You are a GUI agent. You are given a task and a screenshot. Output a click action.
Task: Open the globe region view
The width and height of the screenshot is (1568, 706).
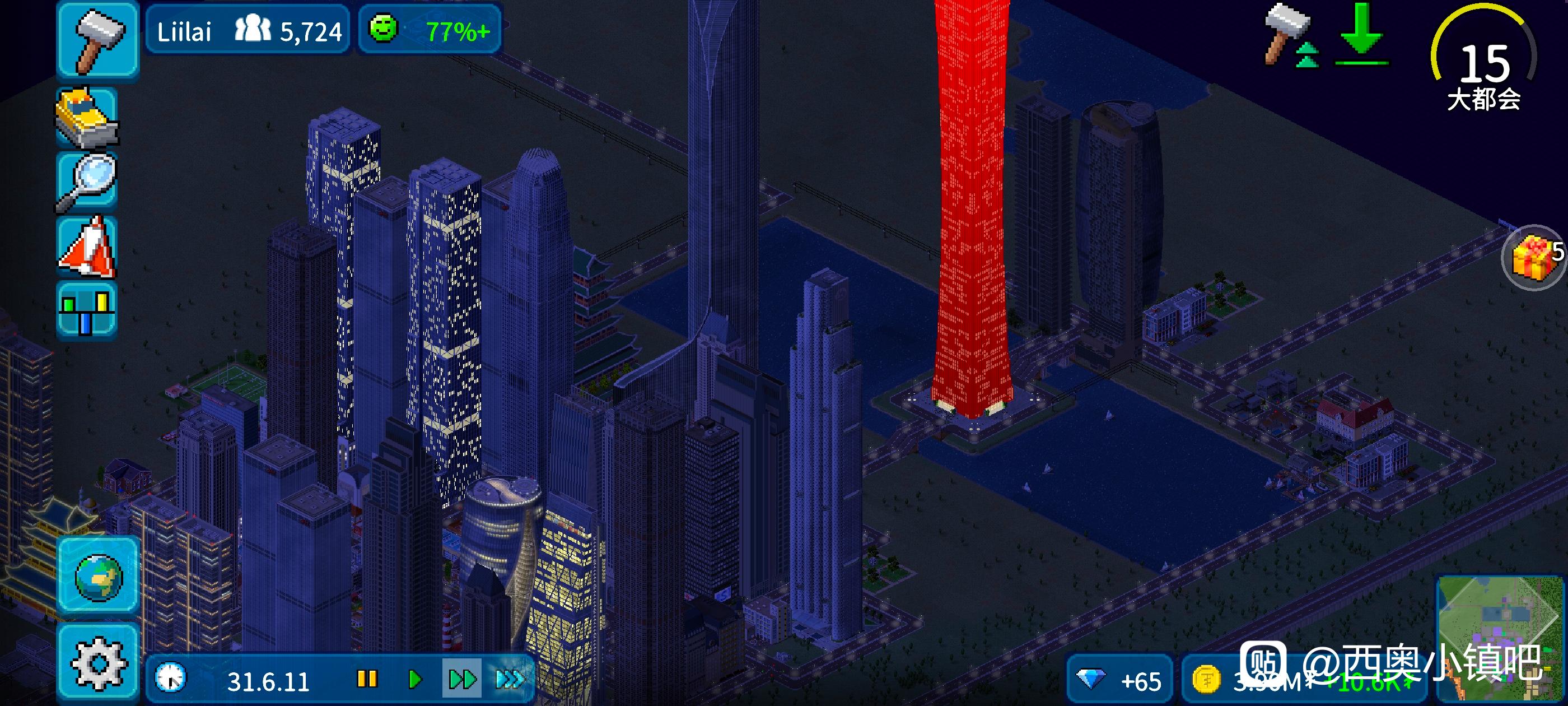pos(98,576)
